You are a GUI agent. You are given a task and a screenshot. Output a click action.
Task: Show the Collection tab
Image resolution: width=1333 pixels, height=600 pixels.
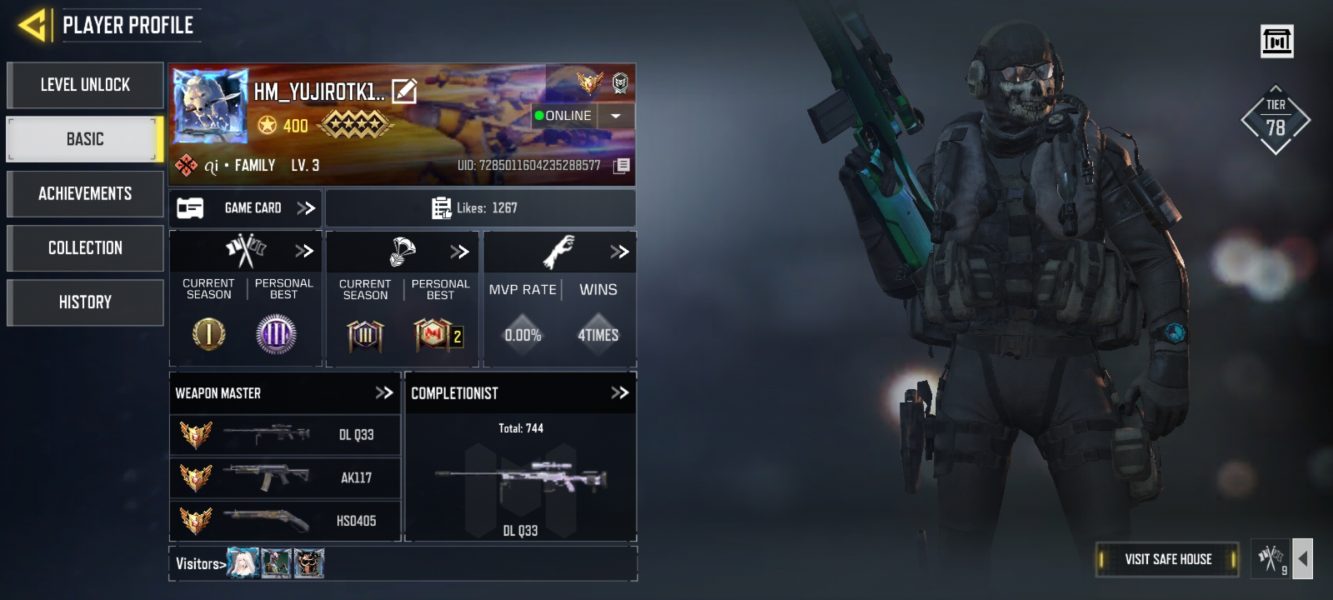tap(85, 248)
